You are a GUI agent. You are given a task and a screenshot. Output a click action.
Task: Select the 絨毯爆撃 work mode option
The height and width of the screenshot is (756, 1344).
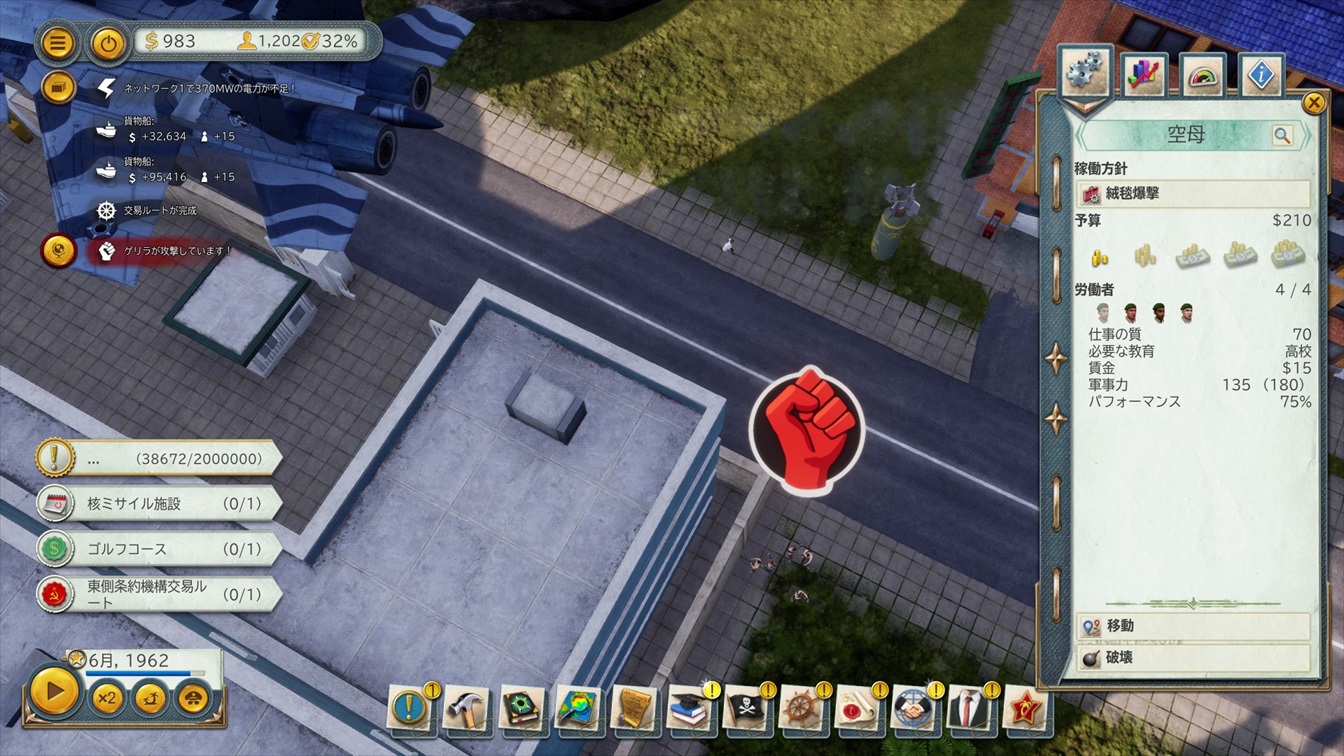tap(1193, 194)
